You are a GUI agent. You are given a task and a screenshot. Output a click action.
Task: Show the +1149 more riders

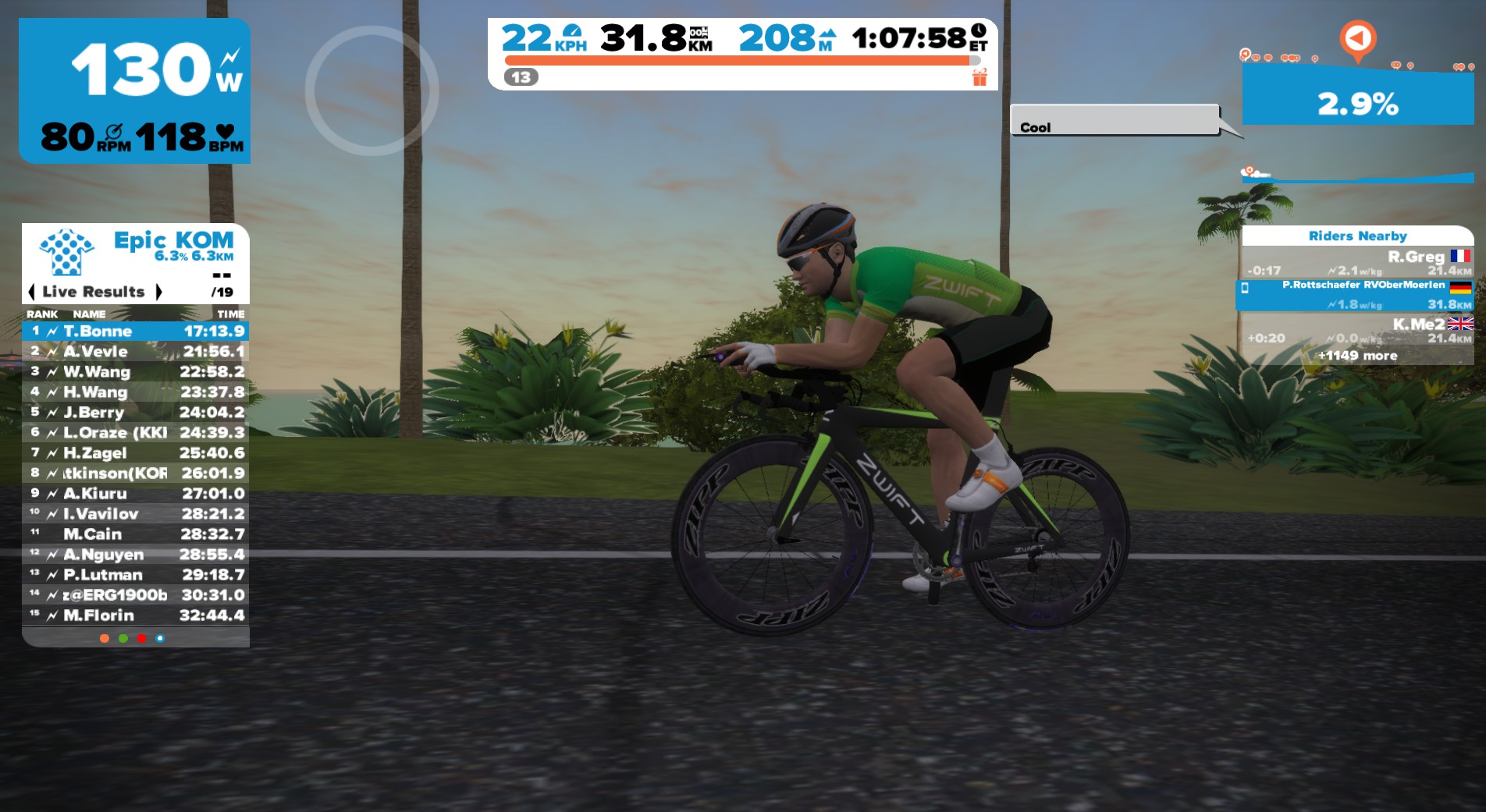click(1357, 356)
